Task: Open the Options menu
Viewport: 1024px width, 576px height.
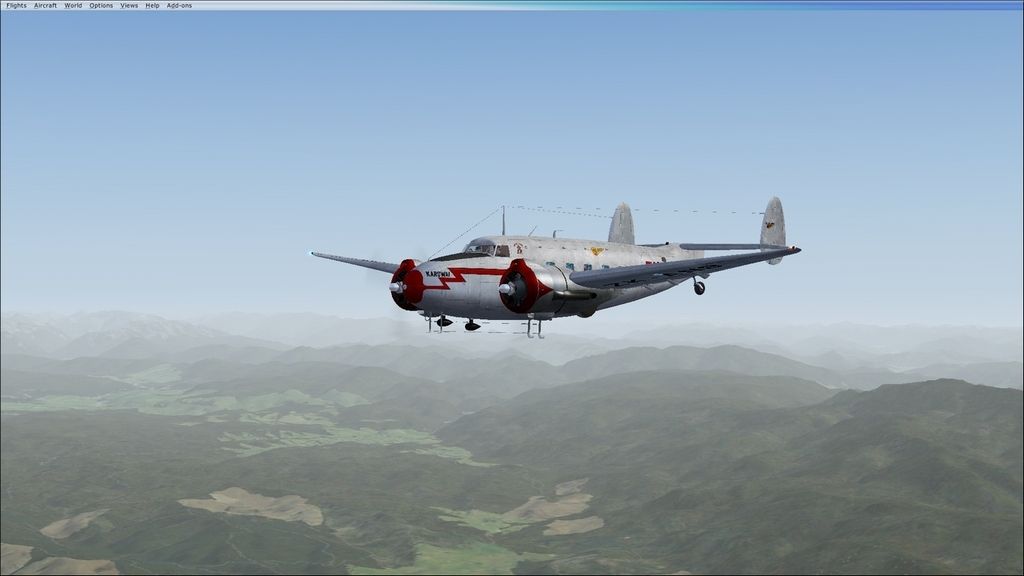Action: (x=101, y=5)
